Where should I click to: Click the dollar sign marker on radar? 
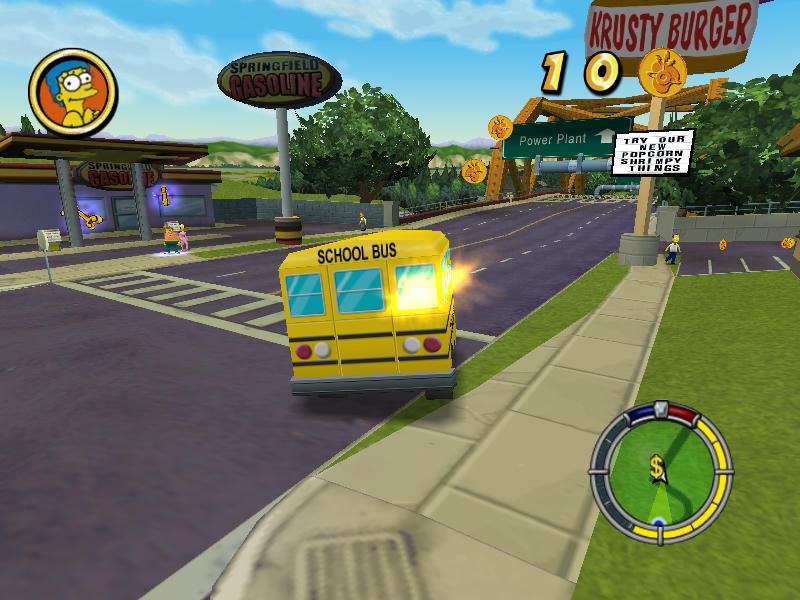(x=657, y=466)
